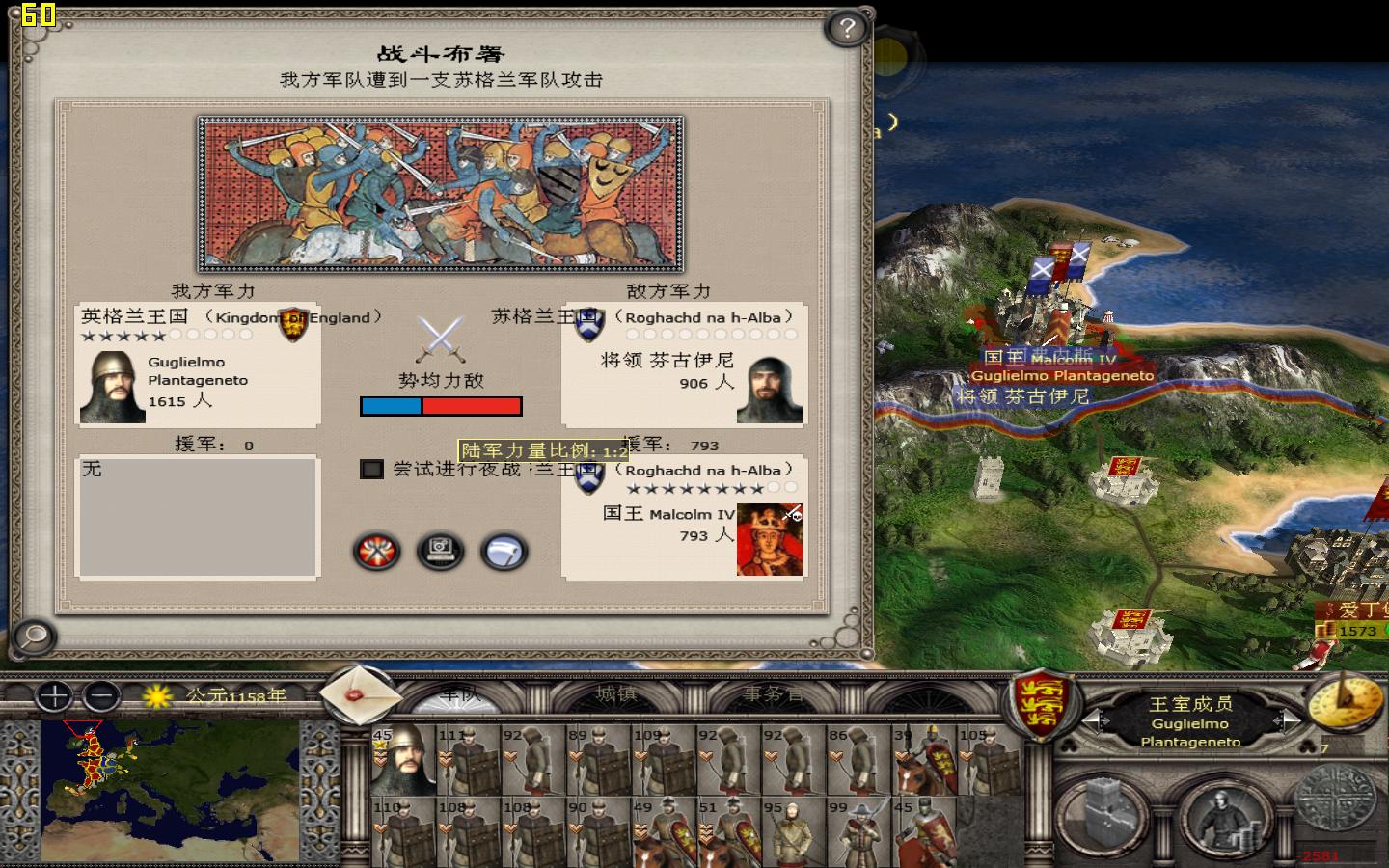Open the scroll message icon above the minimap
The image size is (1389, 868).
(362, 696)
